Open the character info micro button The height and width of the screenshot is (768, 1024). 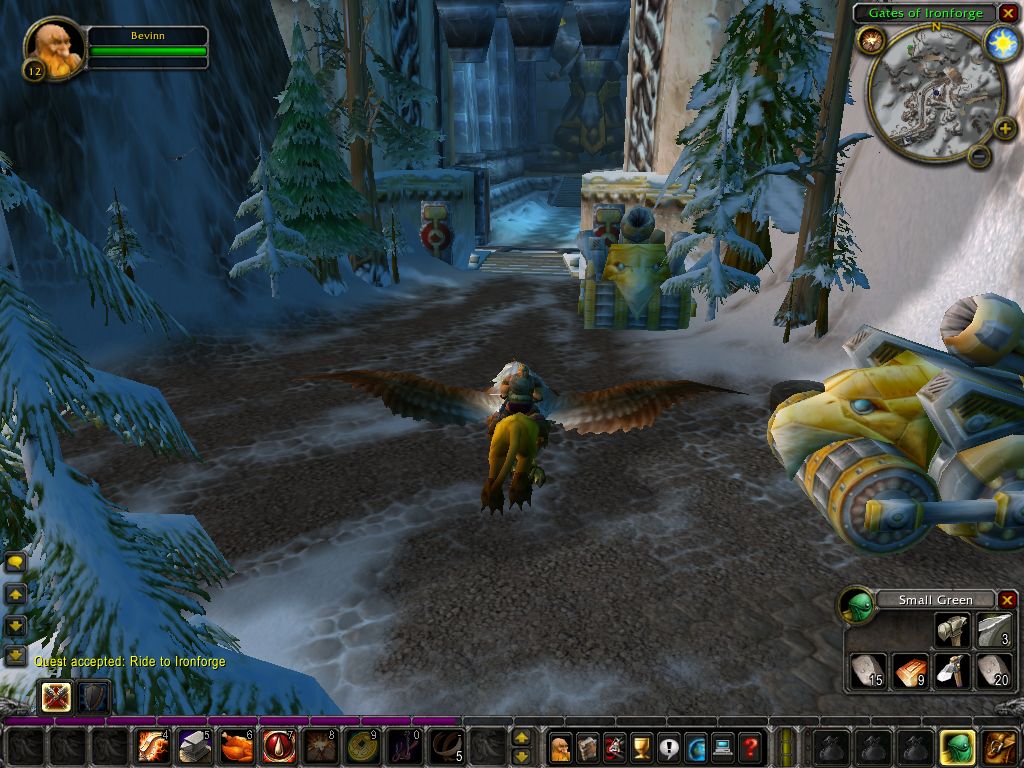(x=562, y=746)
